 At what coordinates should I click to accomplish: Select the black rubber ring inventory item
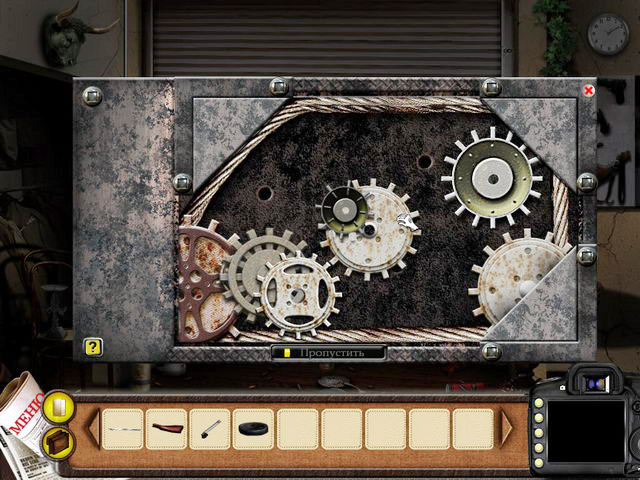coord(254,429)
